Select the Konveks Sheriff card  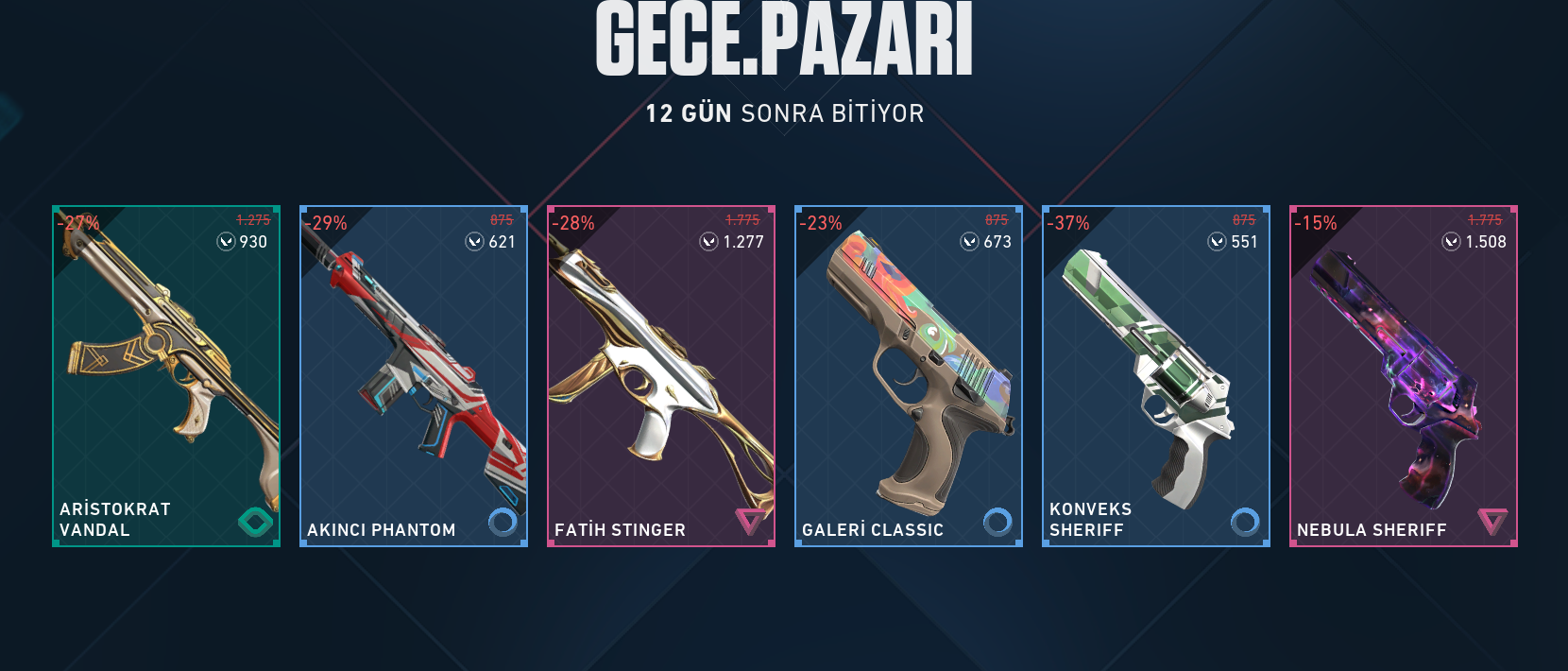coord(1156,376)
